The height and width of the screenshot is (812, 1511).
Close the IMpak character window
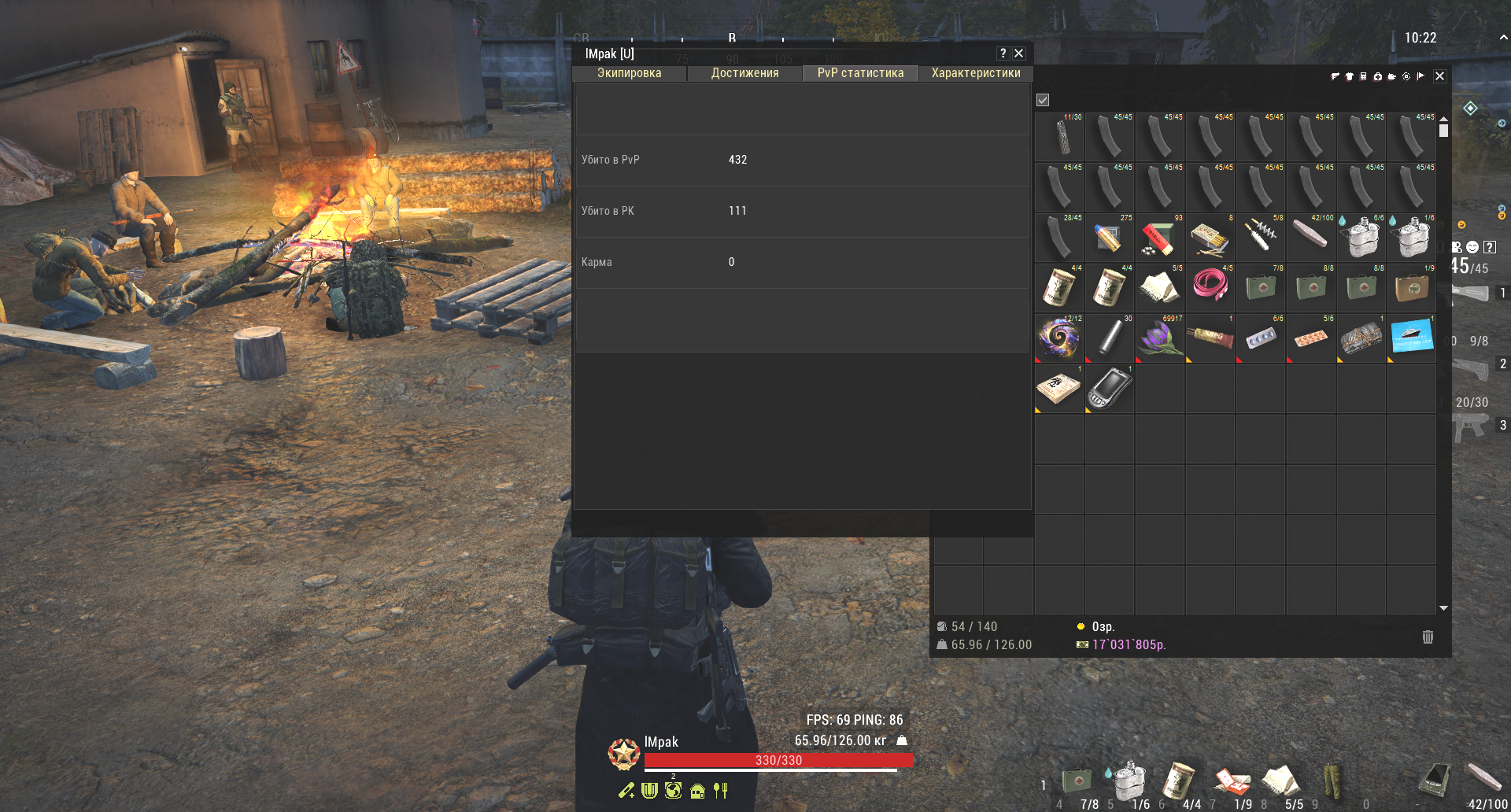click(x=1019, y=54)
